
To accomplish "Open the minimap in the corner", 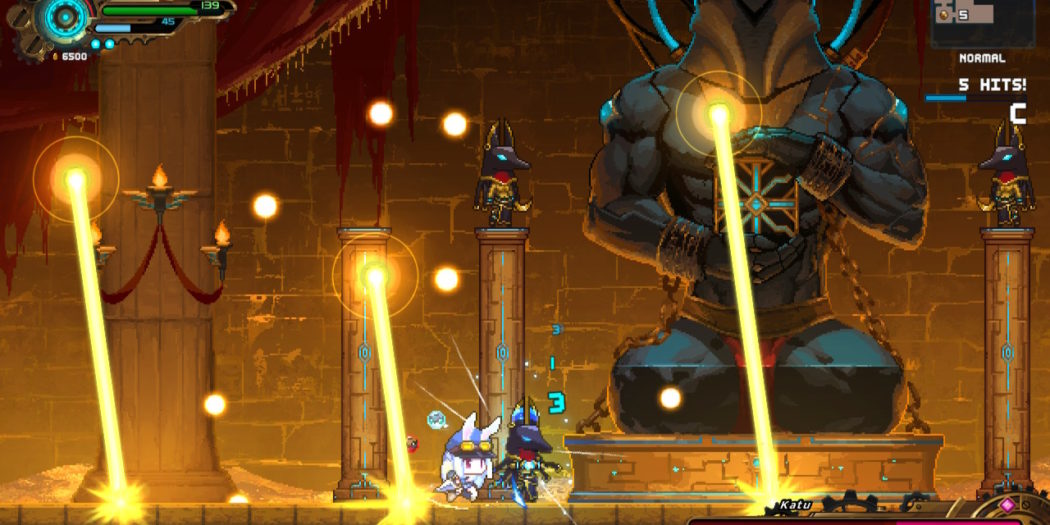I will pos(983,22).
